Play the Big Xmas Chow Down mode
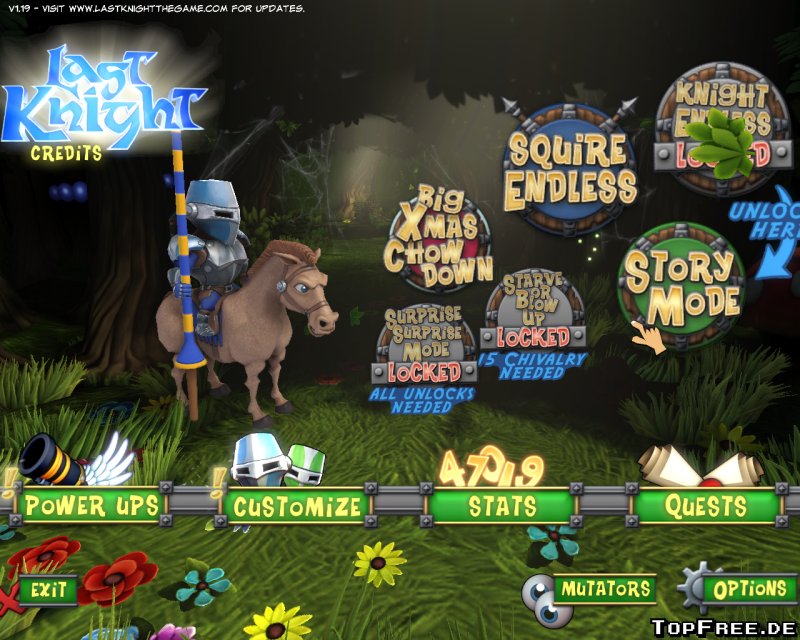800x640 pixels. click(x=439, y=236)
